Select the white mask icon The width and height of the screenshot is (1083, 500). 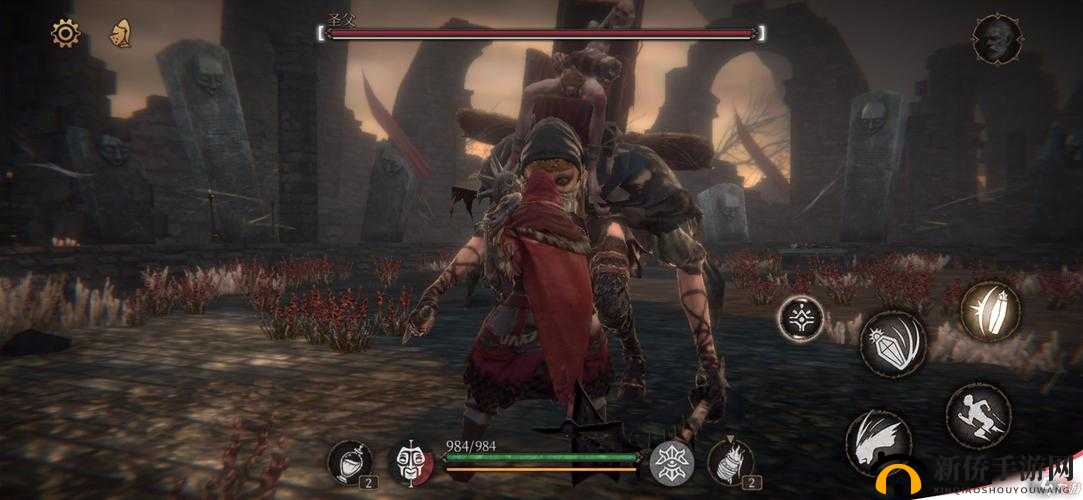click(x=410, y=462)
